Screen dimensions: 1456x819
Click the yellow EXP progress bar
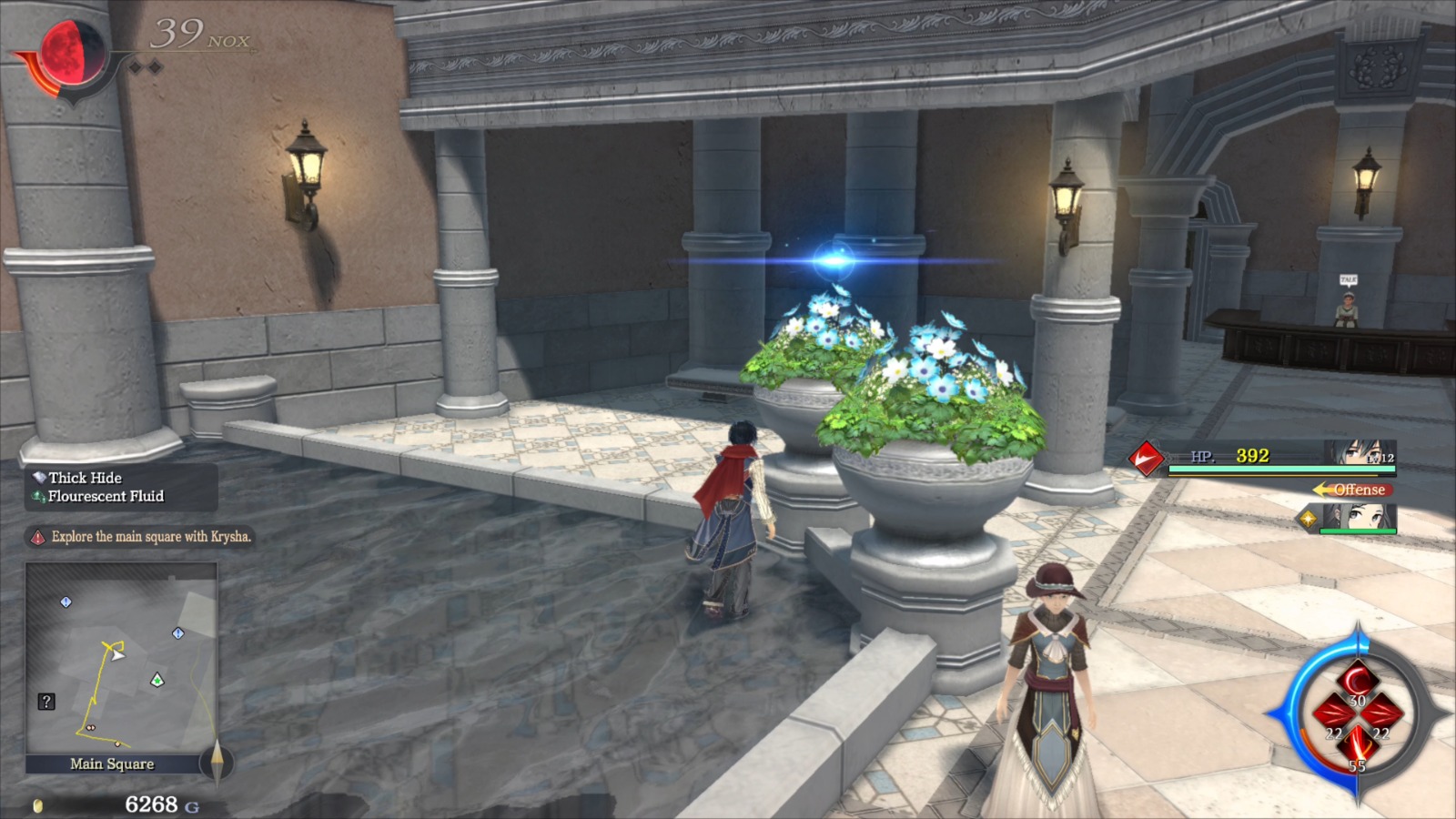point(1274,475)
